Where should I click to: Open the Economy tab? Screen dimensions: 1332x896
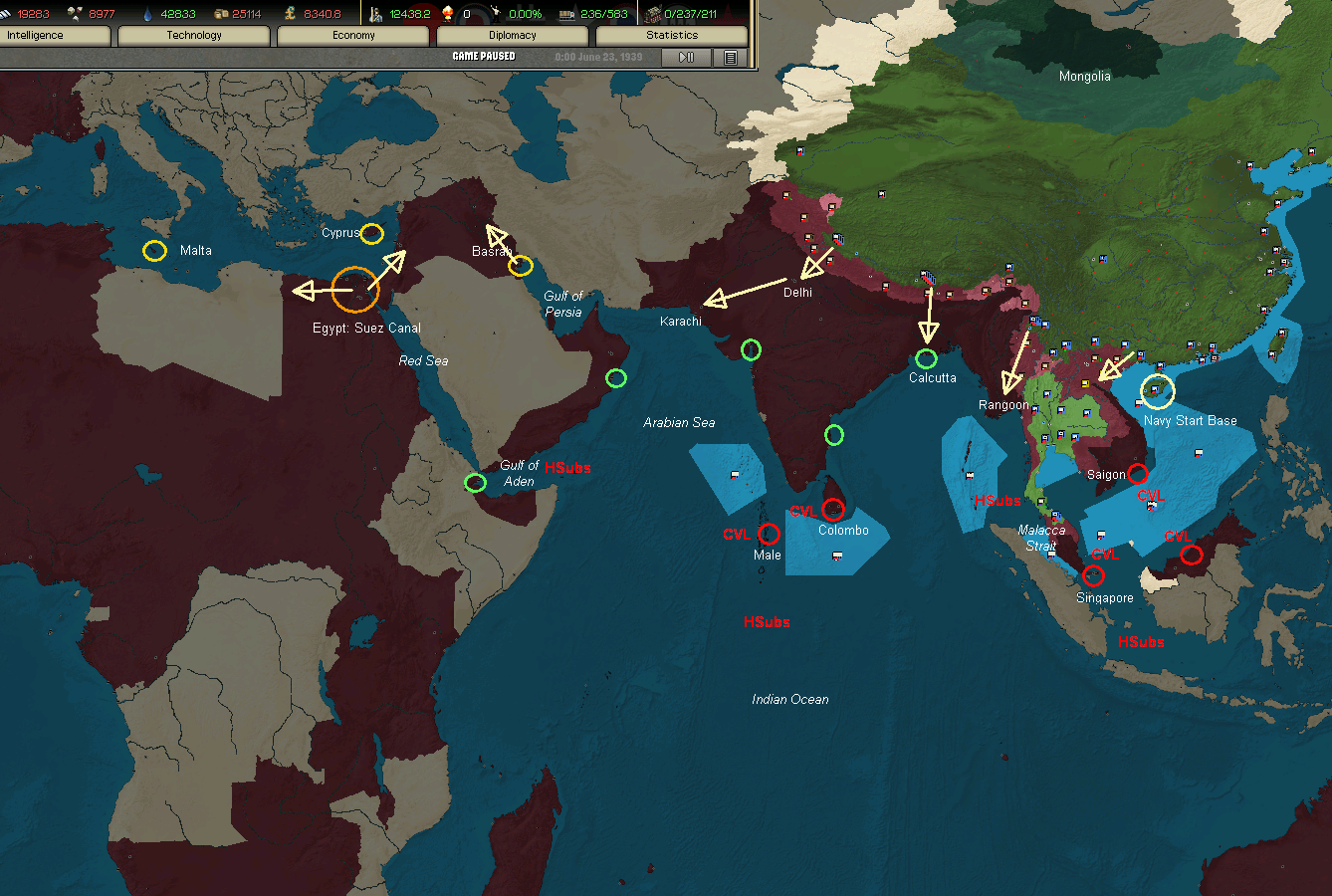[x=352, y=35]
